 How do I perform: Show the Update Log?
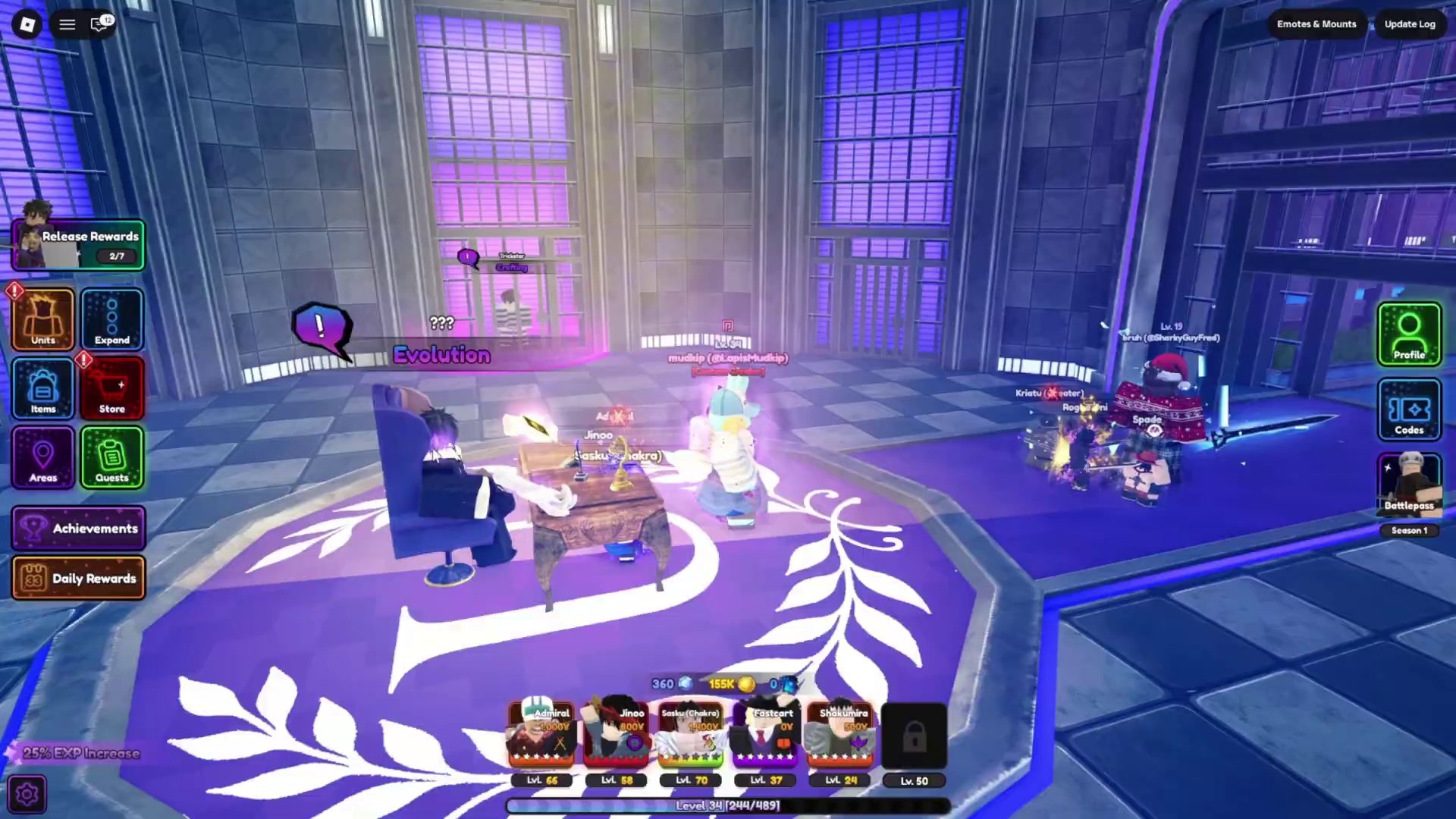click(1410, 24)
